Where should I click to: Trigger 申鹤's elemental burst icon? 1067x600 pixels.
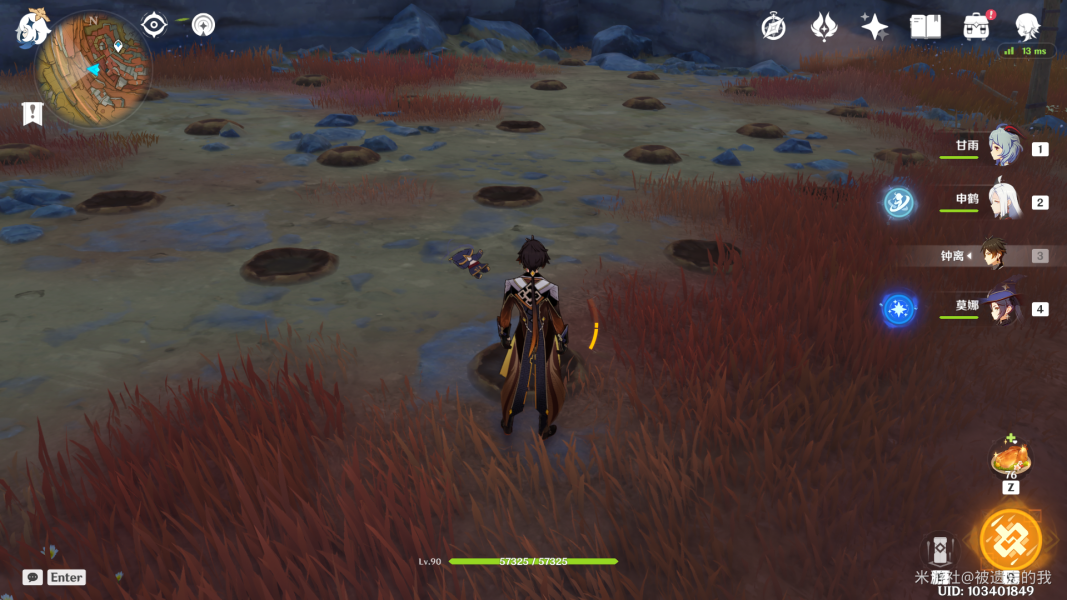(898, 202)
